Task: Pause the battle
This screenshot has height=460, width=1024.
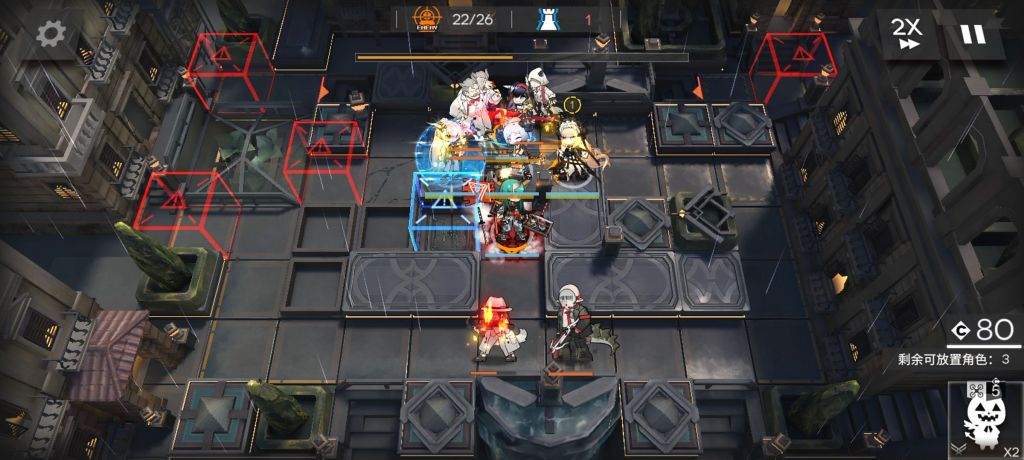Action: pyautogui.click(x=972, y=34)
